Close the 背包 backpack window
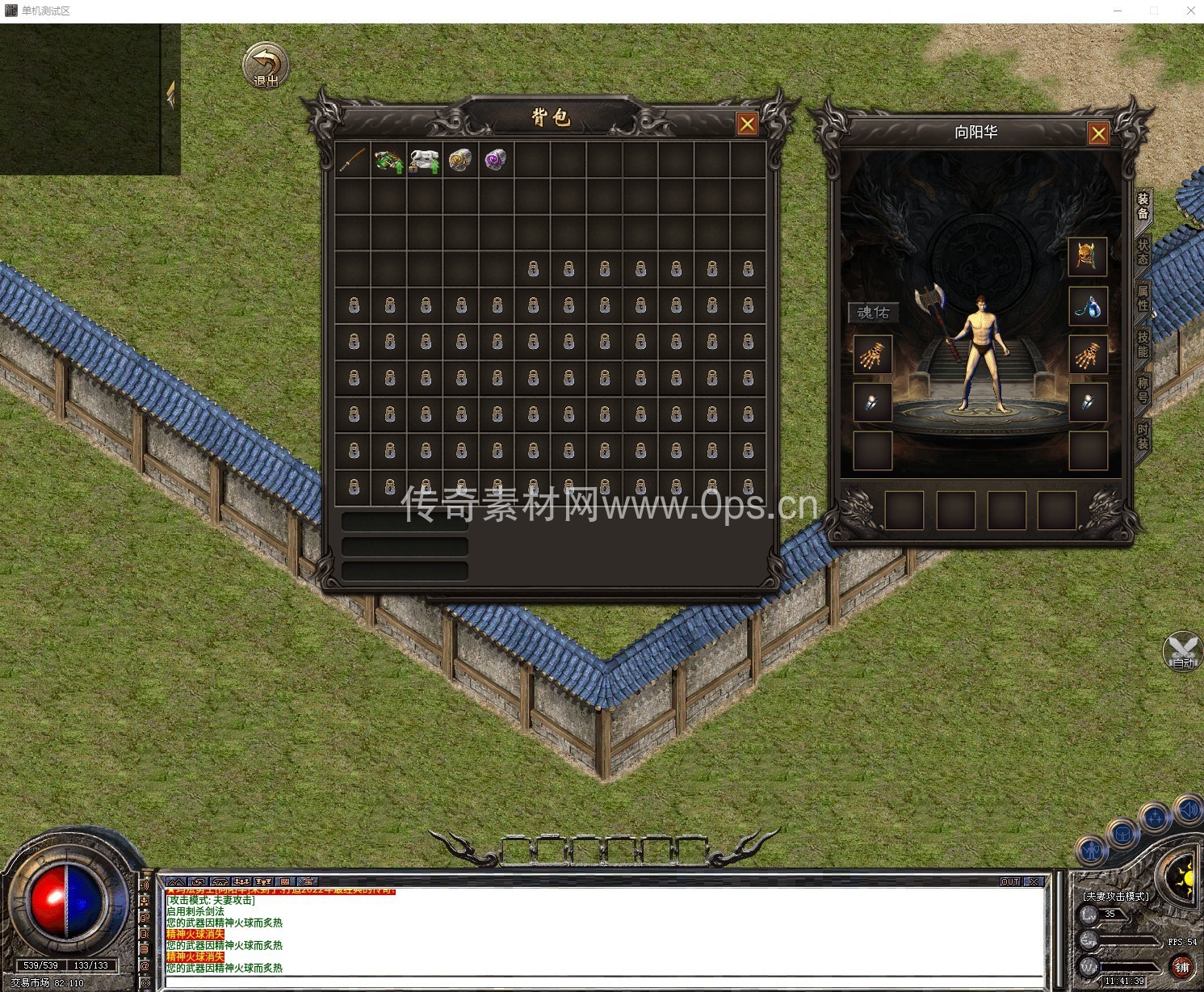Viewport: 1204px width, 992px height. [x=747, y=124]
